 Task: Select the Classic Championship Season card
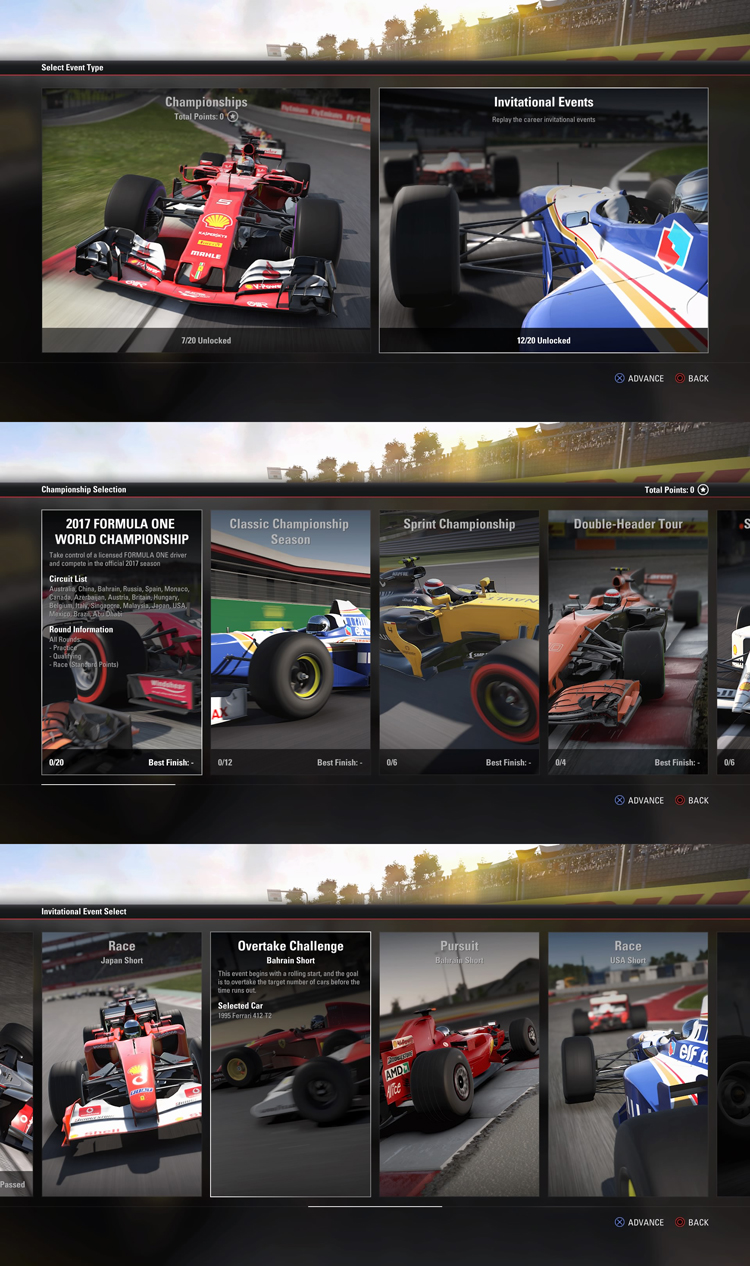(x=290, y=642)
